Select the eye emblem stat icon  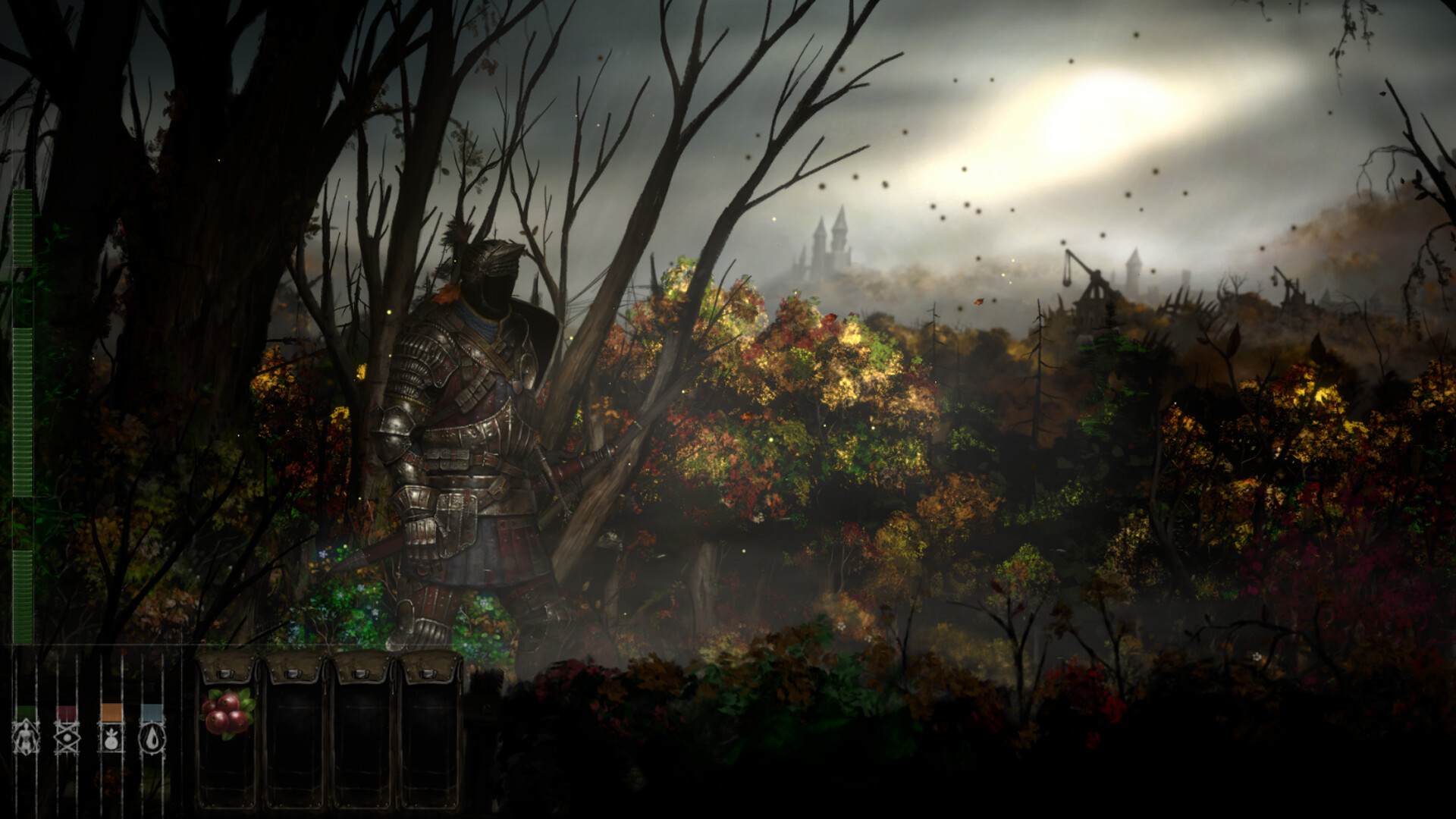click(x=67, y=737)
